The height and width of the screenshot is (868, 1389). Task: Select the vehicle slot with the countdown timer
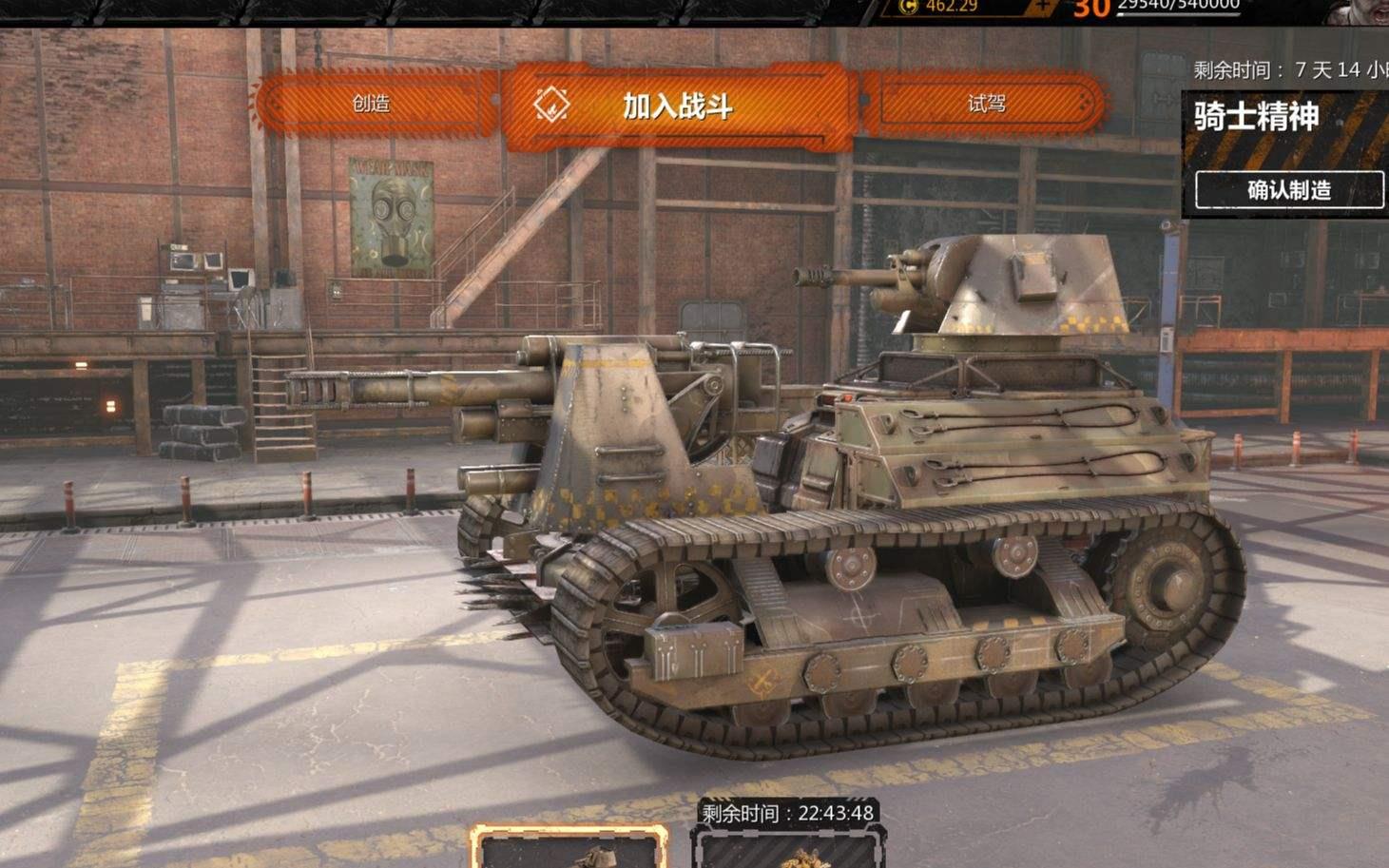click(x=786, y=848)
